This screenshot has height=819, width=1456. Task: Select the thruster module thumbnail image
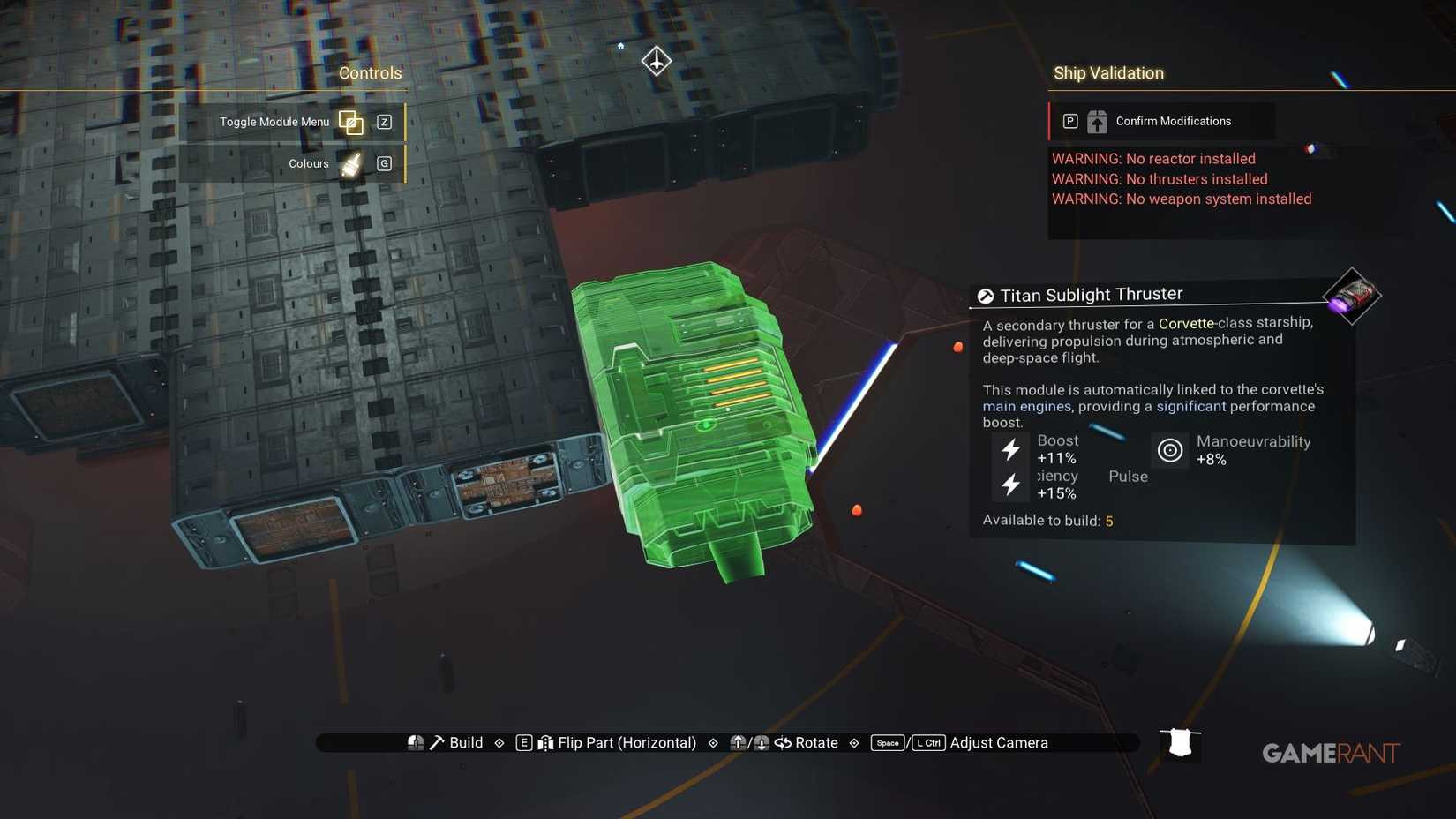coord(1353,296)
